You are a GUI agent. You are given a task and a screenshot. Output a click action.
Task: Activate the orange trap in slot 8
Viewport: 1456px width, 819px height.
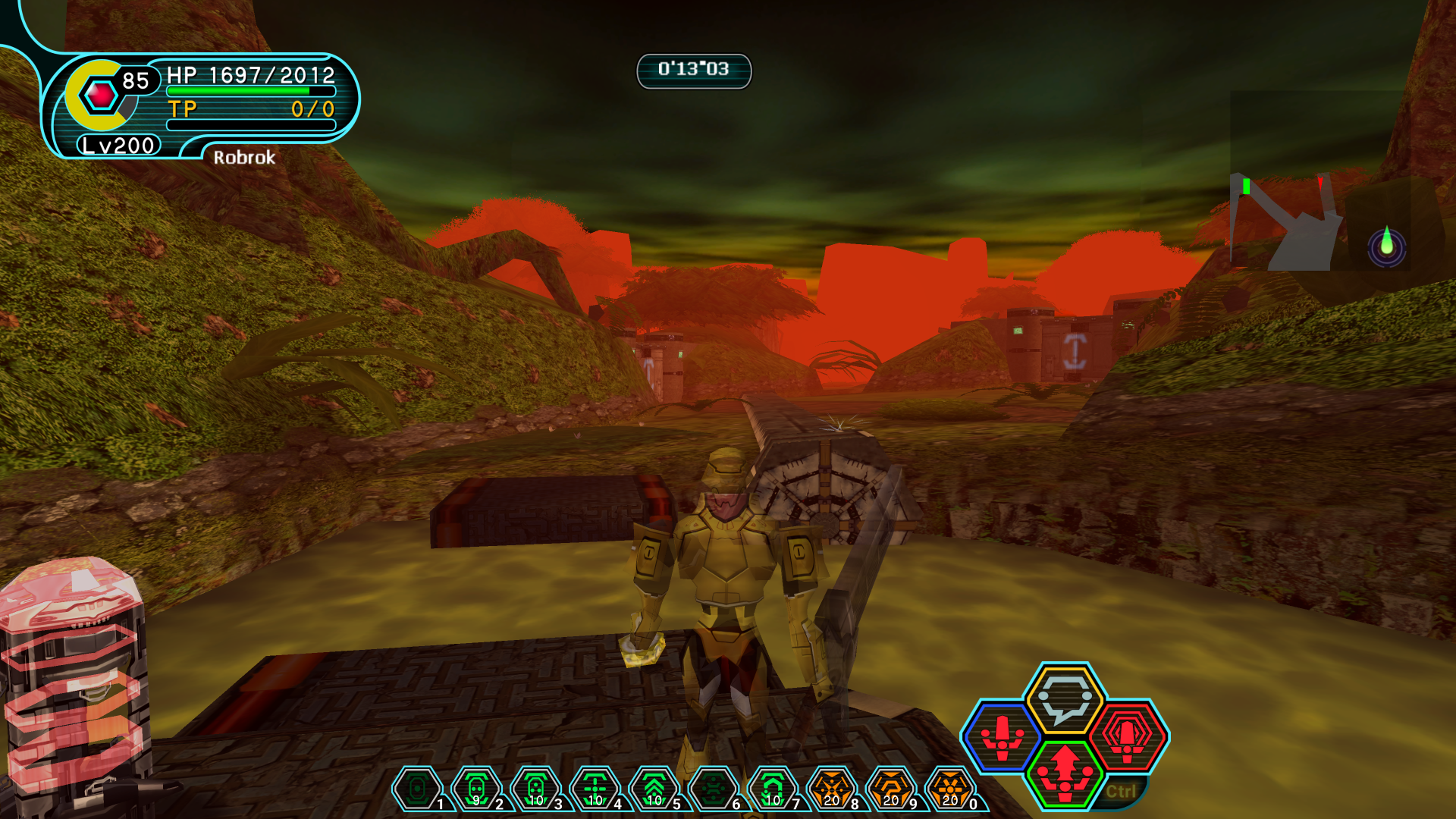coord(832,789)
